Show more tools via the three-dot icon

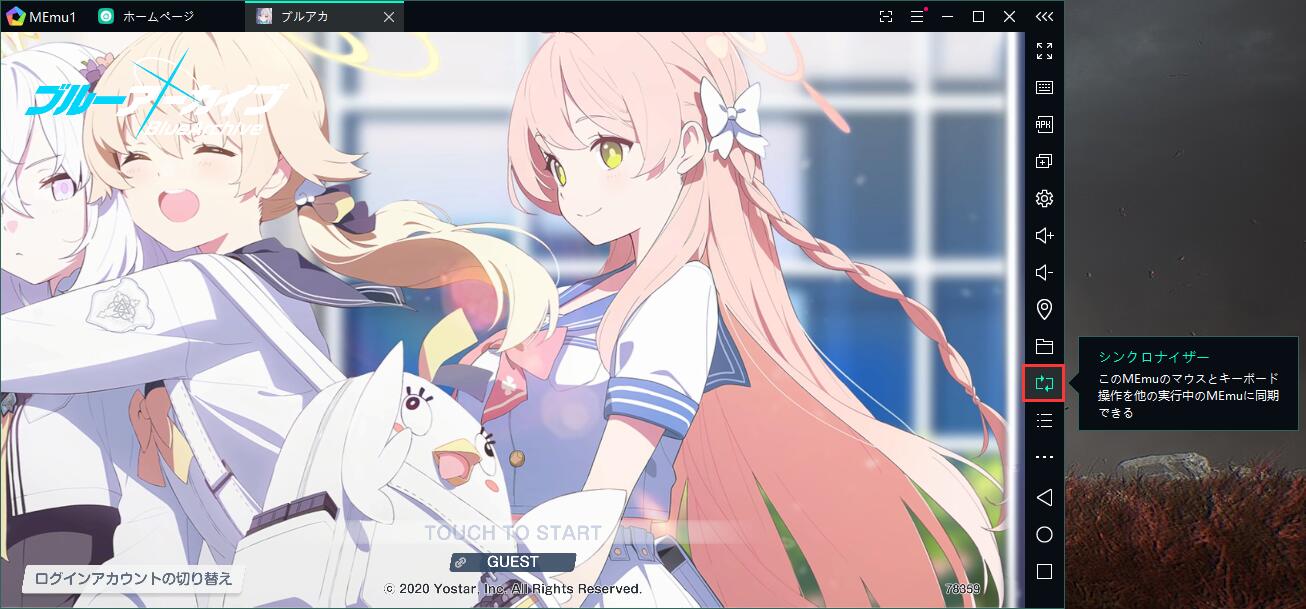[1044, 457]
